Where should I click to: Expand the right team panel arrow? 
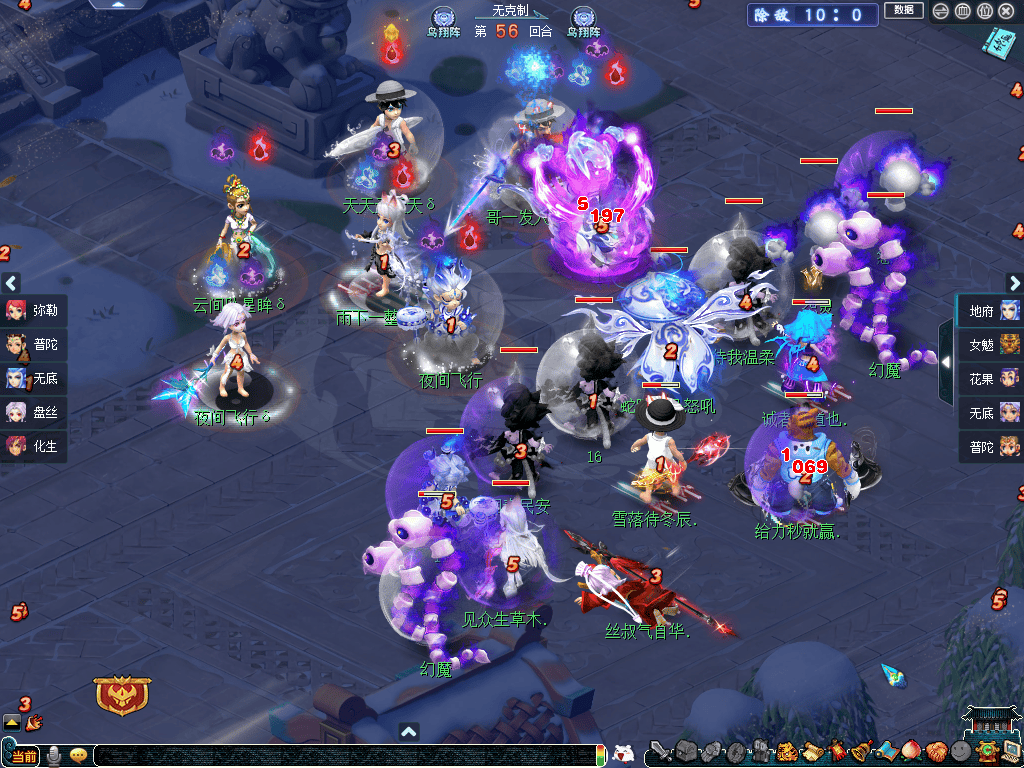[946, 361]
